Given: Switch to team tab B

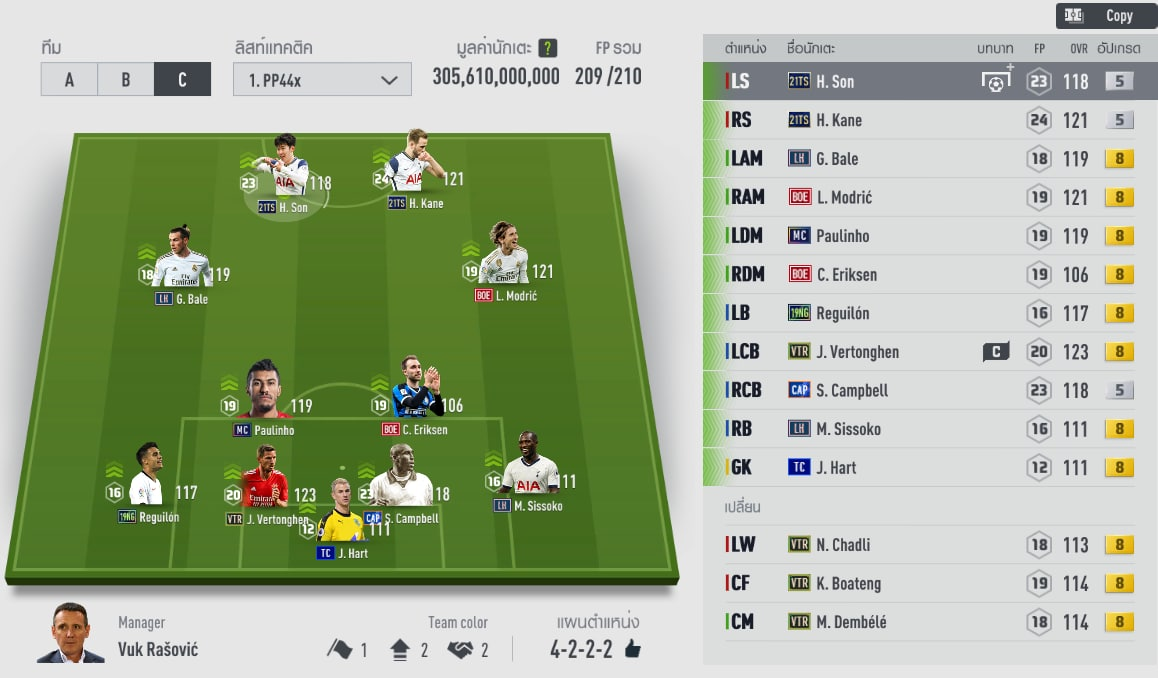Looking at the screenshot, I should coord(126,79).
